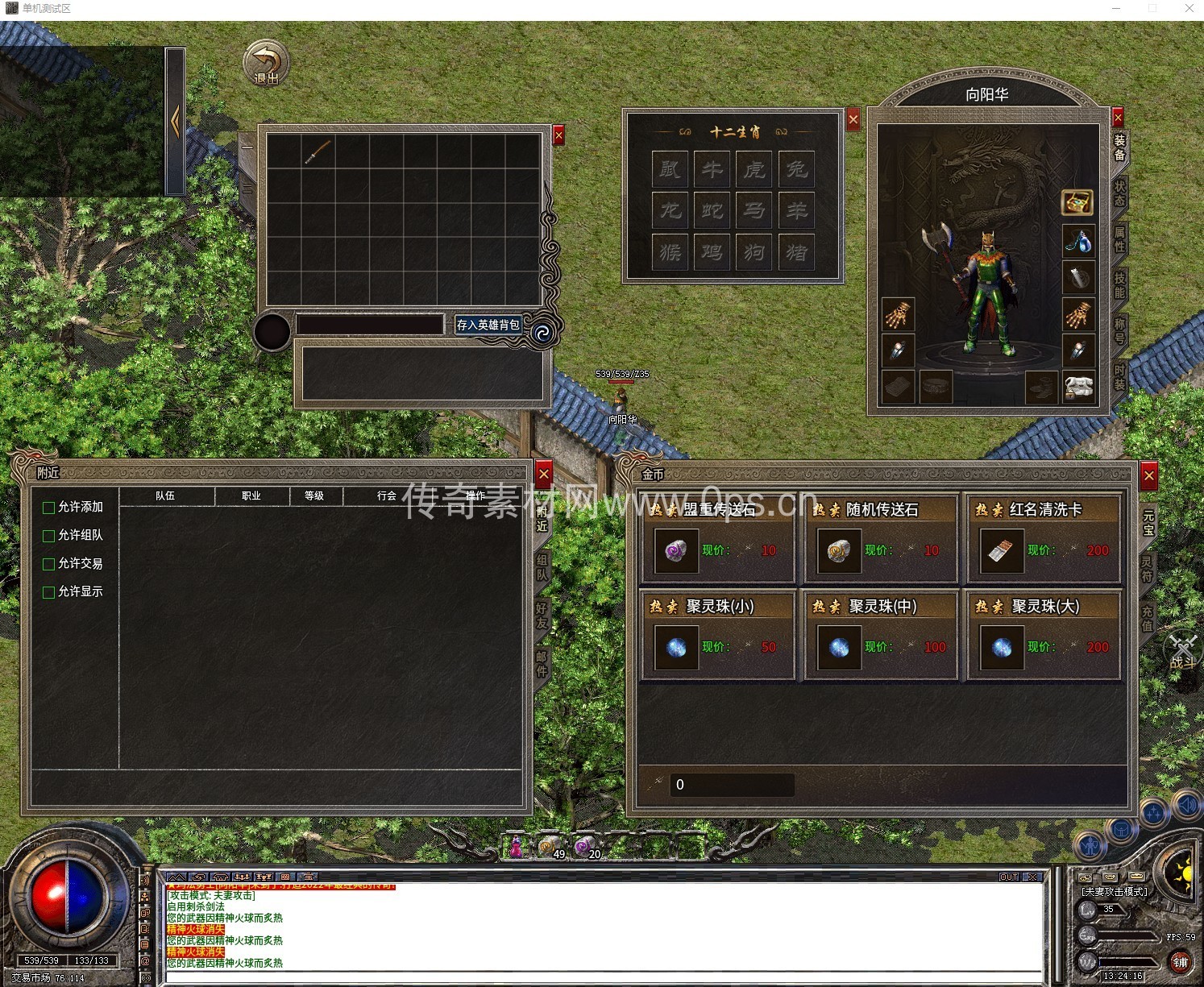Close the inventory bag window

tap(558, 135)
